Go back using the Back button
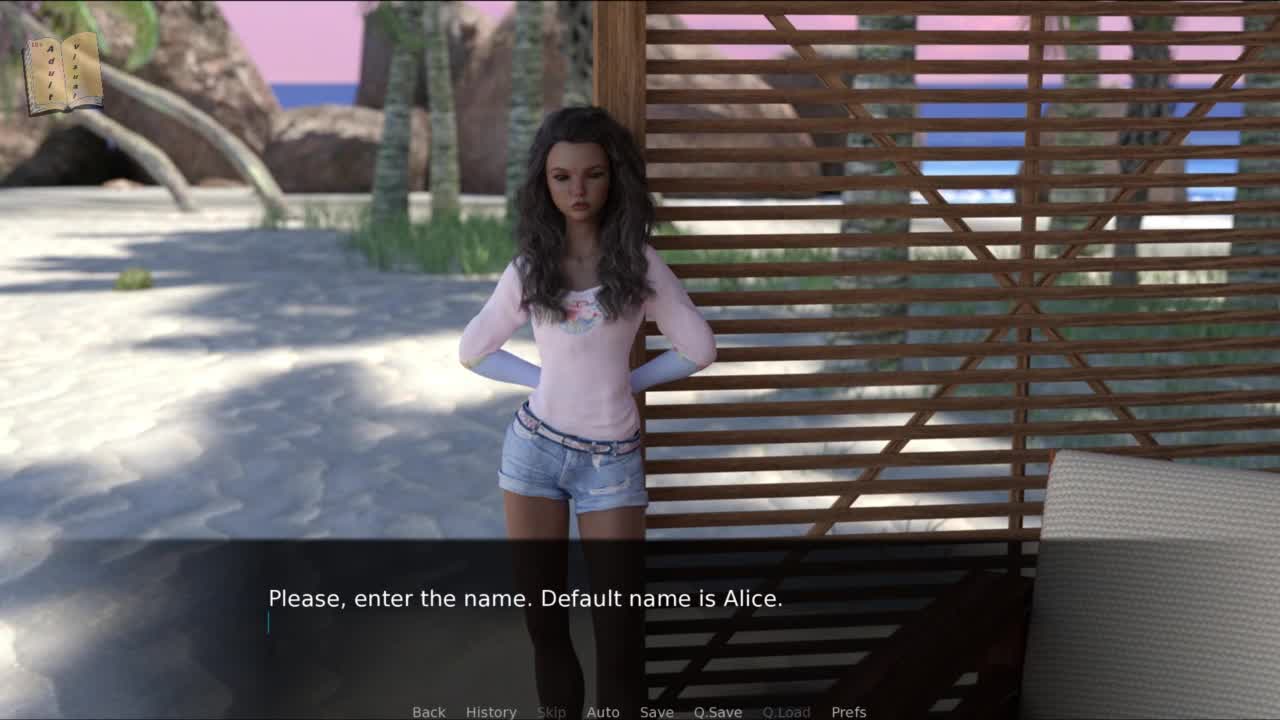1280x720 pixels. click(429, 712)
